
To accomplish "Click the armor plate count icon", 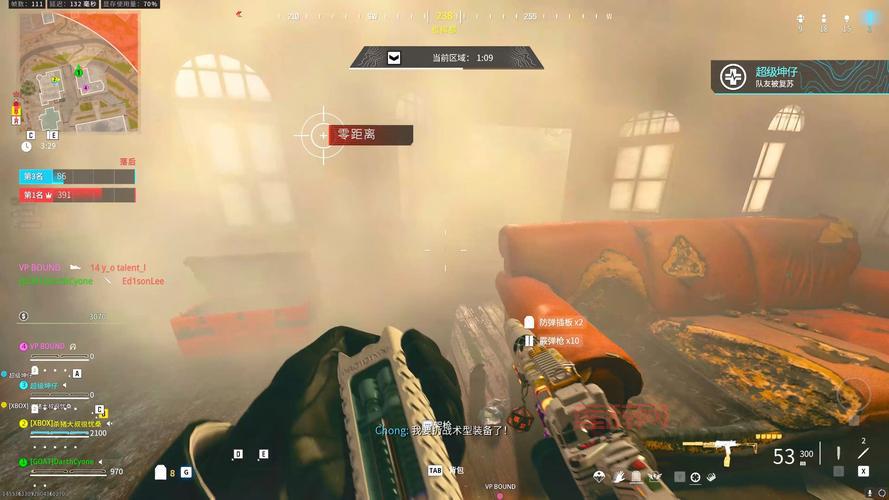I will pos(161,472).
